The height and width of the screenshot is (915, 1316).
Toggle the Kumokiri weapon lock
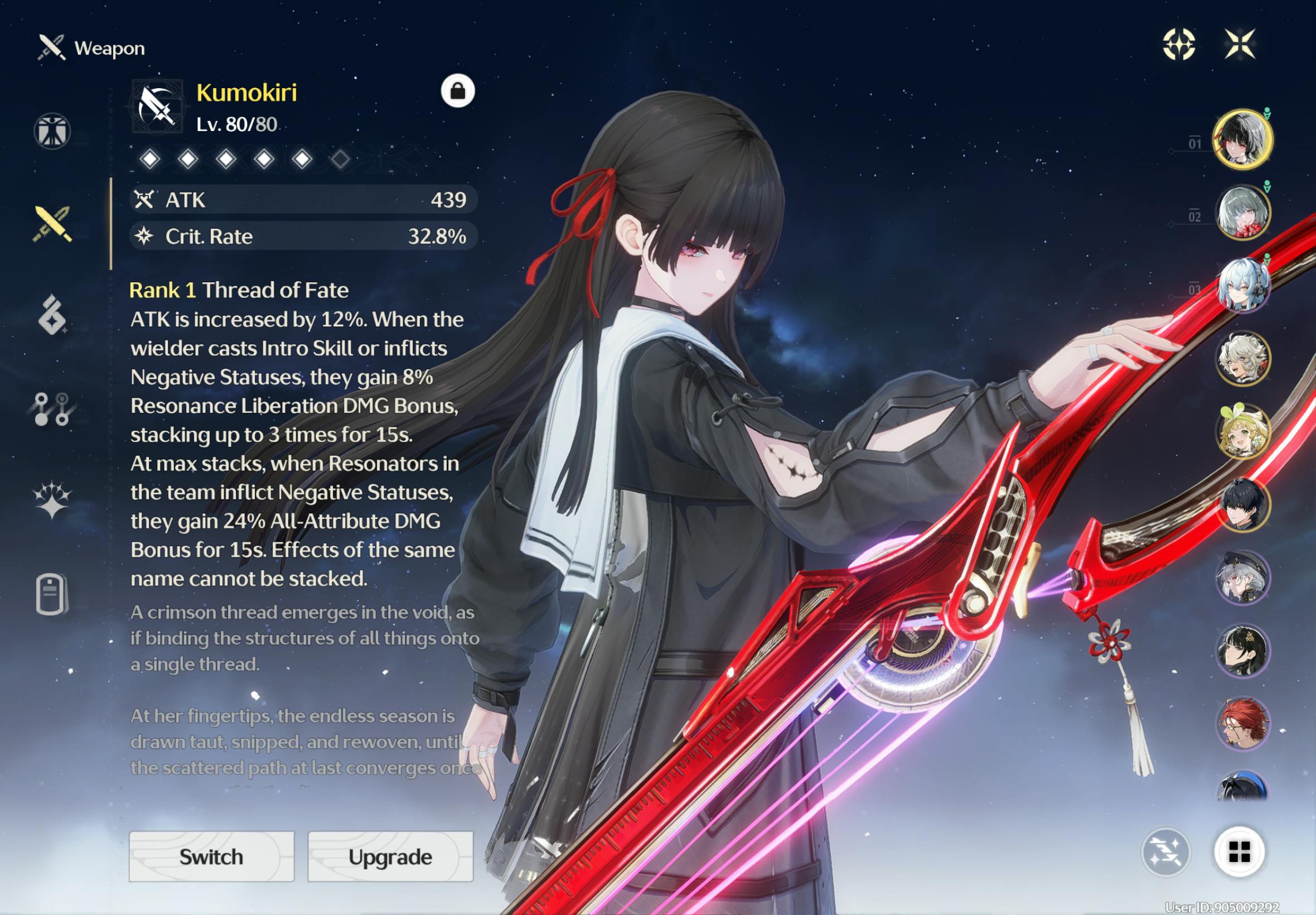(457, 91)
